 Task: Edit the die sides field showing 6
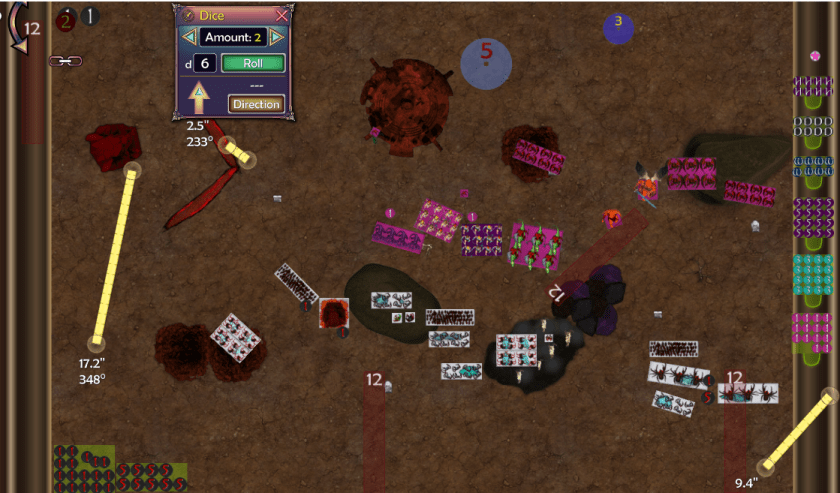click(x=204, y=63)
